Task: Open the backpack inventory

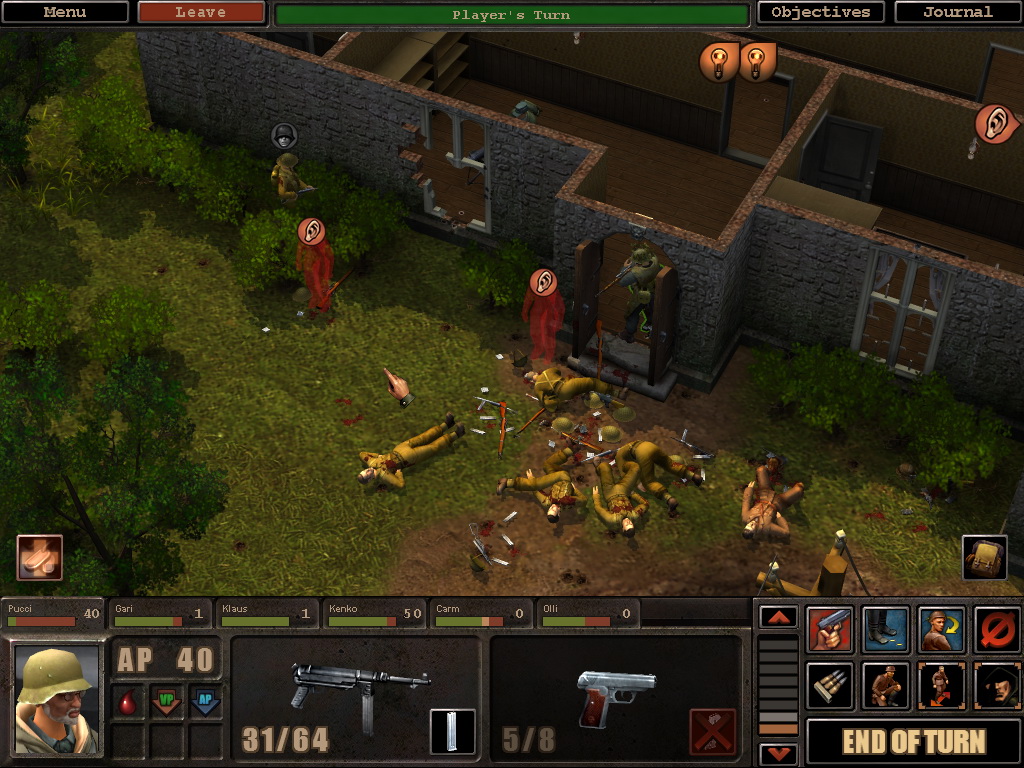Action: click(984, 558)
